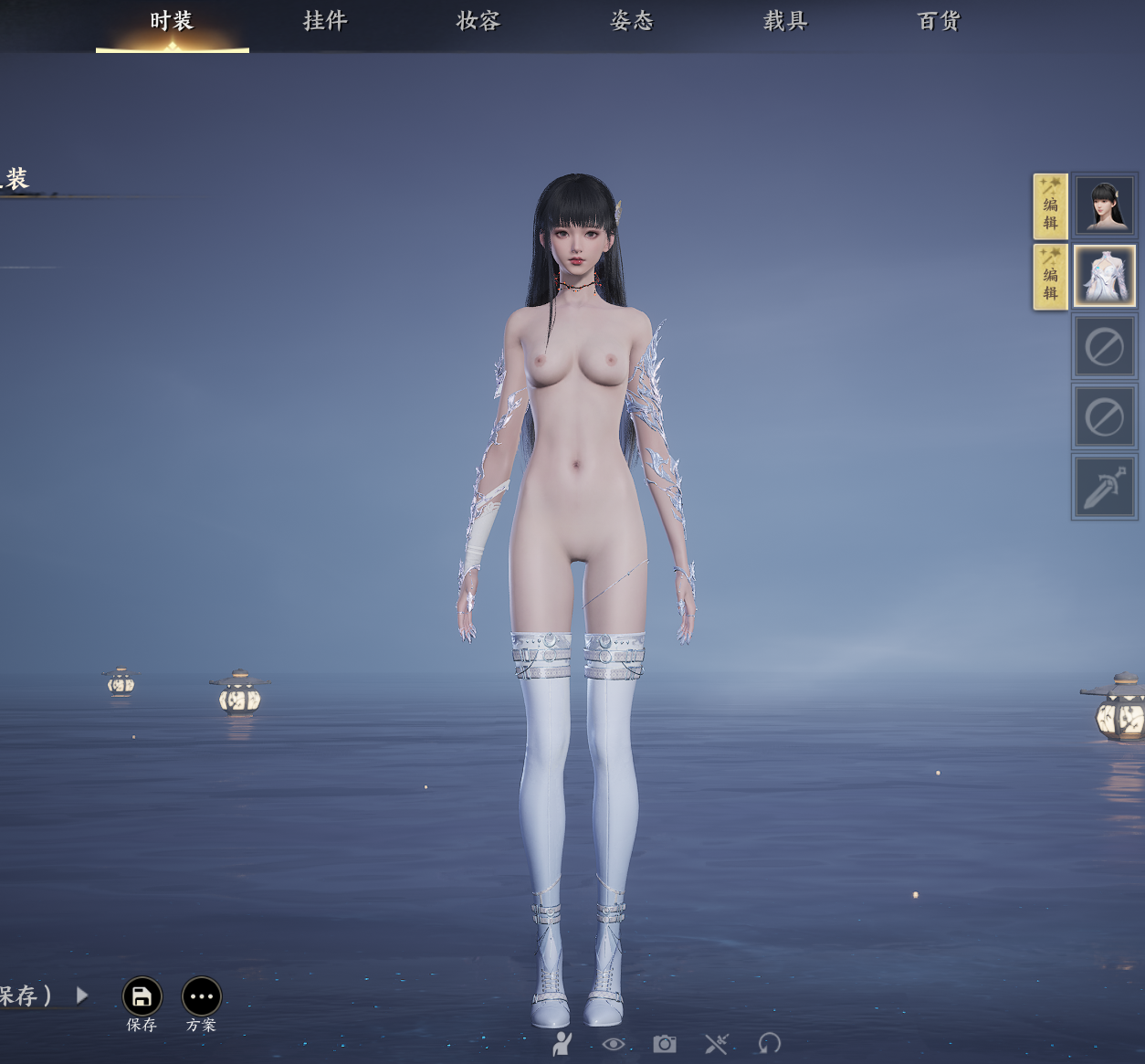The height and width of the screenshot is (1064, 1145).
Task: Take a photo with the camera icon
Action: 665,1043
